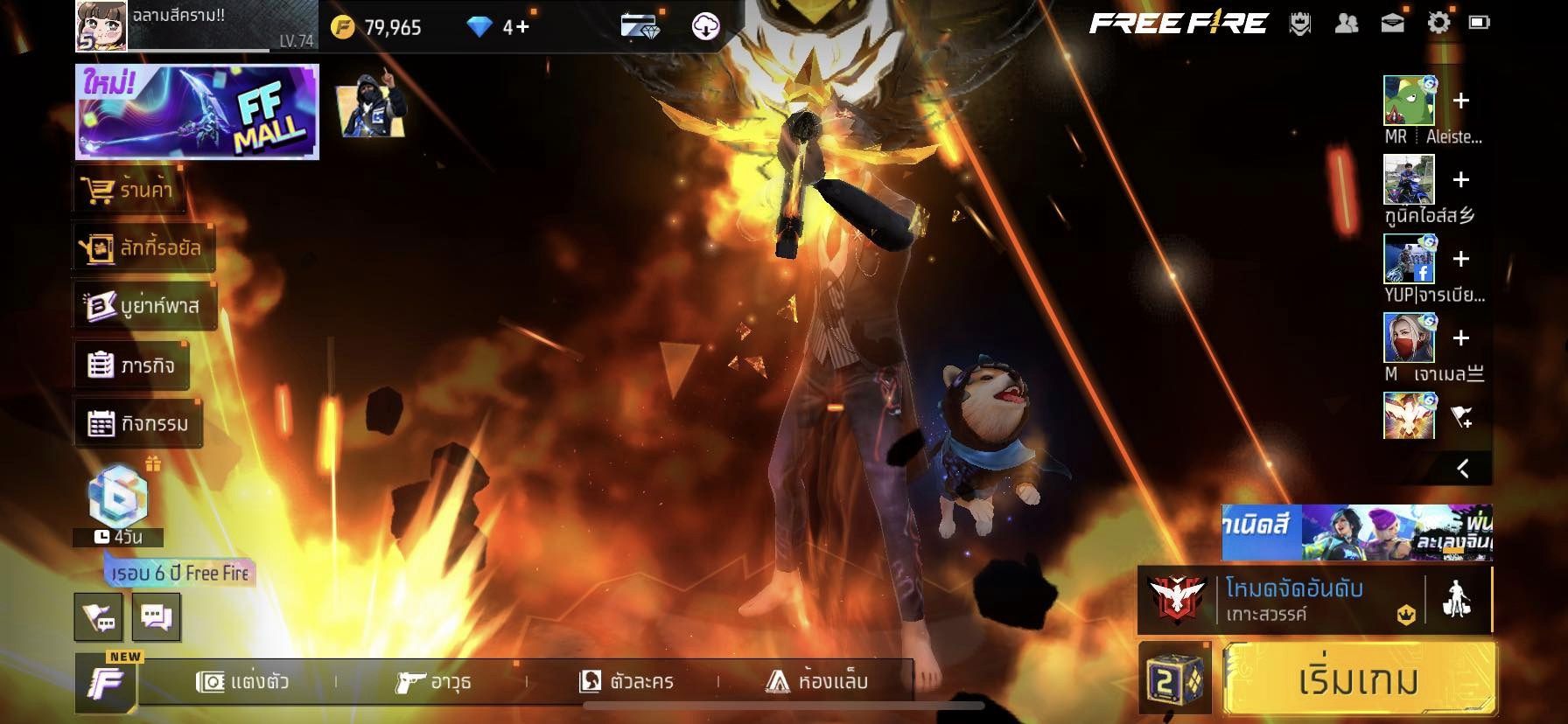Open the ลักกี้รอยัล Luck Royale menu
The height and width of the screenshot is (724, 1568).
(x=143, y=248)
